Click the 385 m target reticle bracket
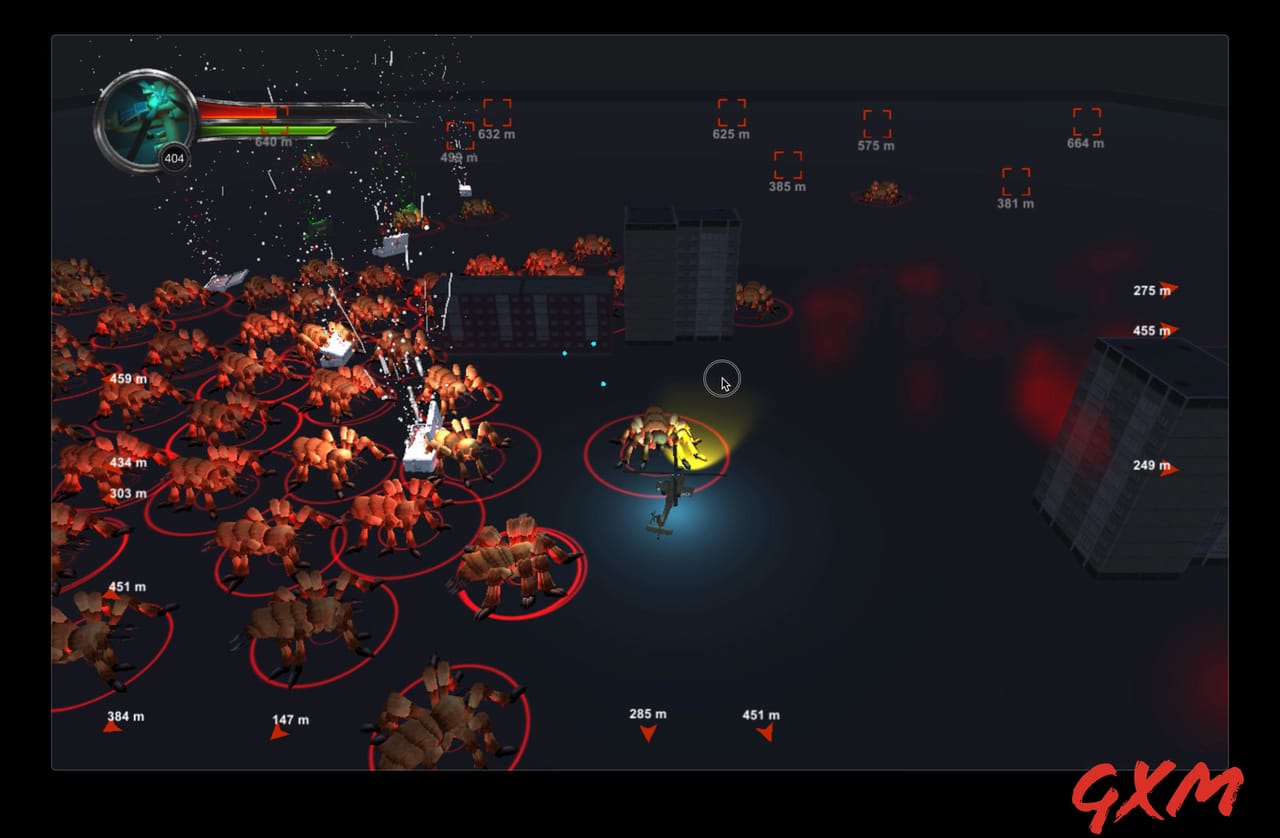 coord(789,163)
